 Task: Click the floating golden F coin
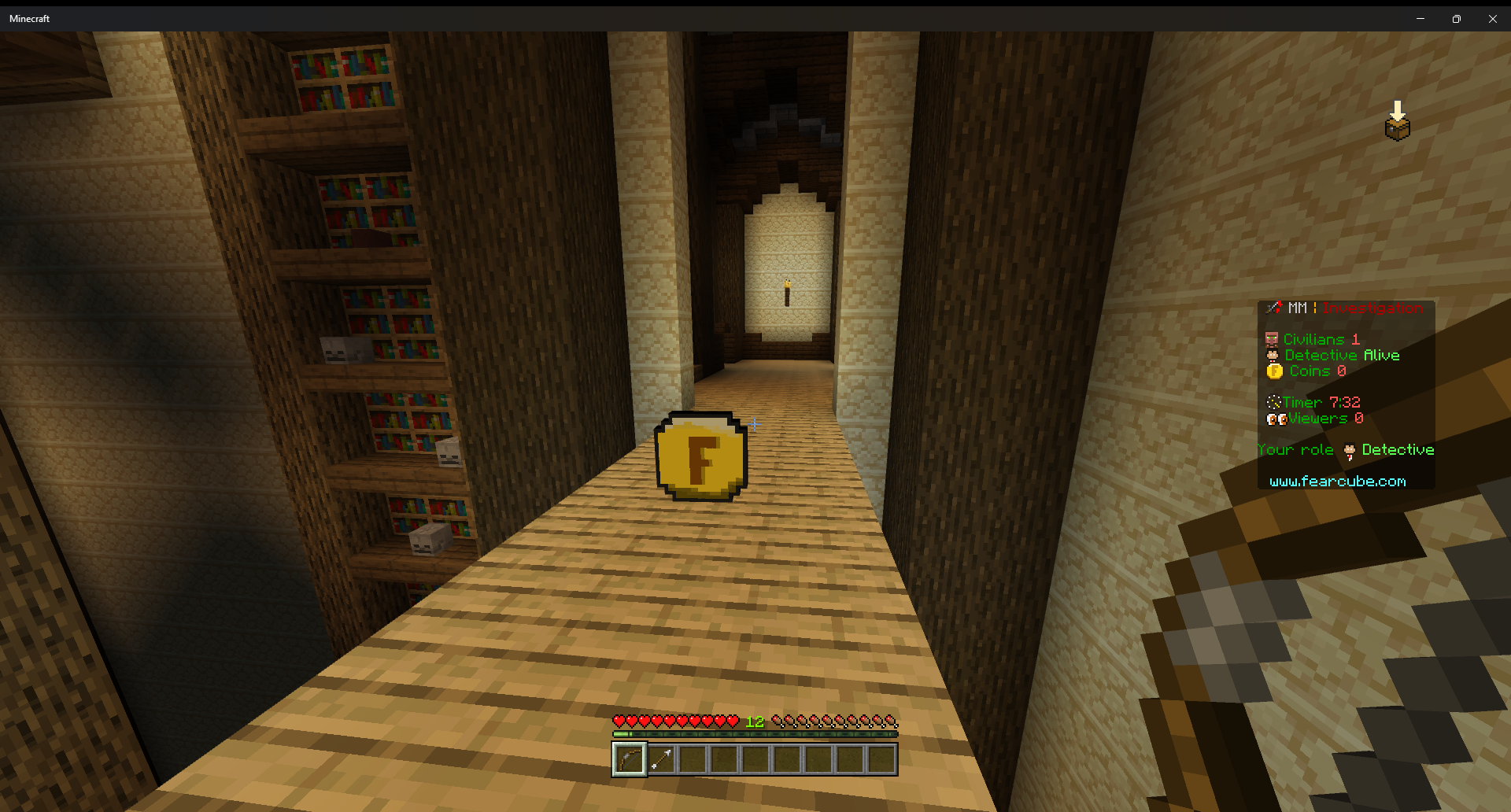point(700,456)
